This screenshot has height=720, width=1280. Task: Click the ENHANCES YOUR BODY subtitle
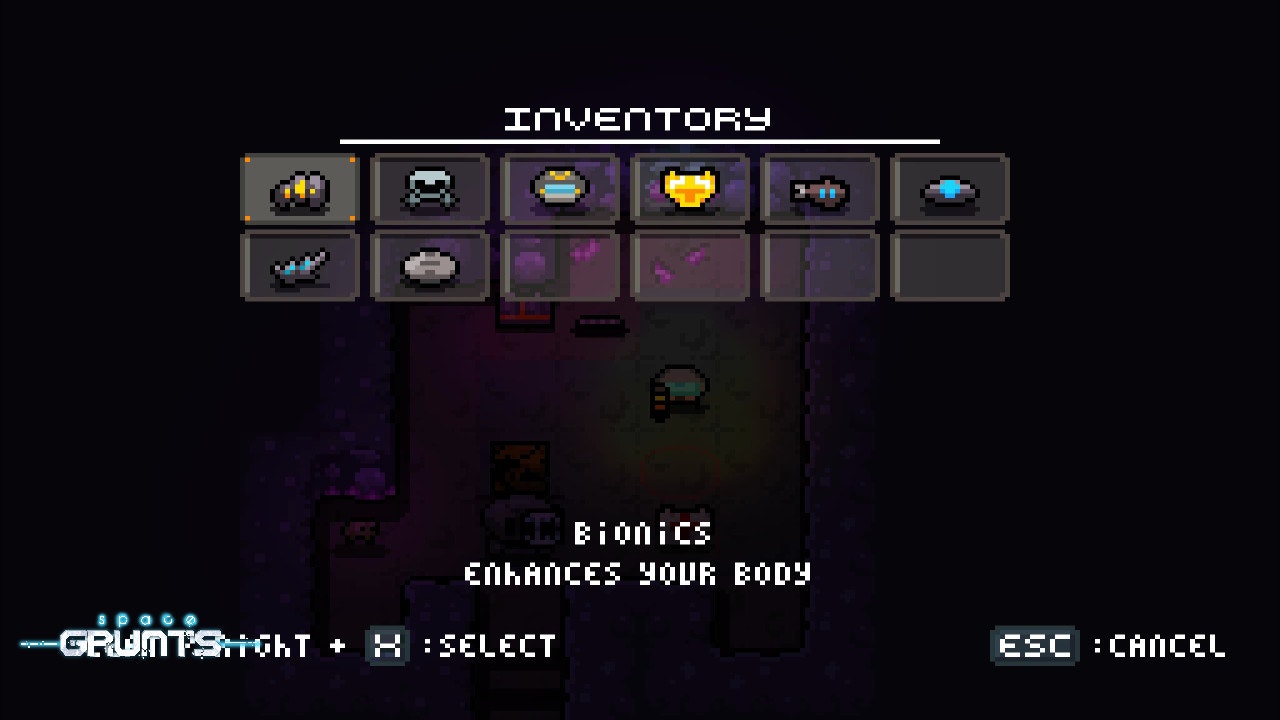640,574
